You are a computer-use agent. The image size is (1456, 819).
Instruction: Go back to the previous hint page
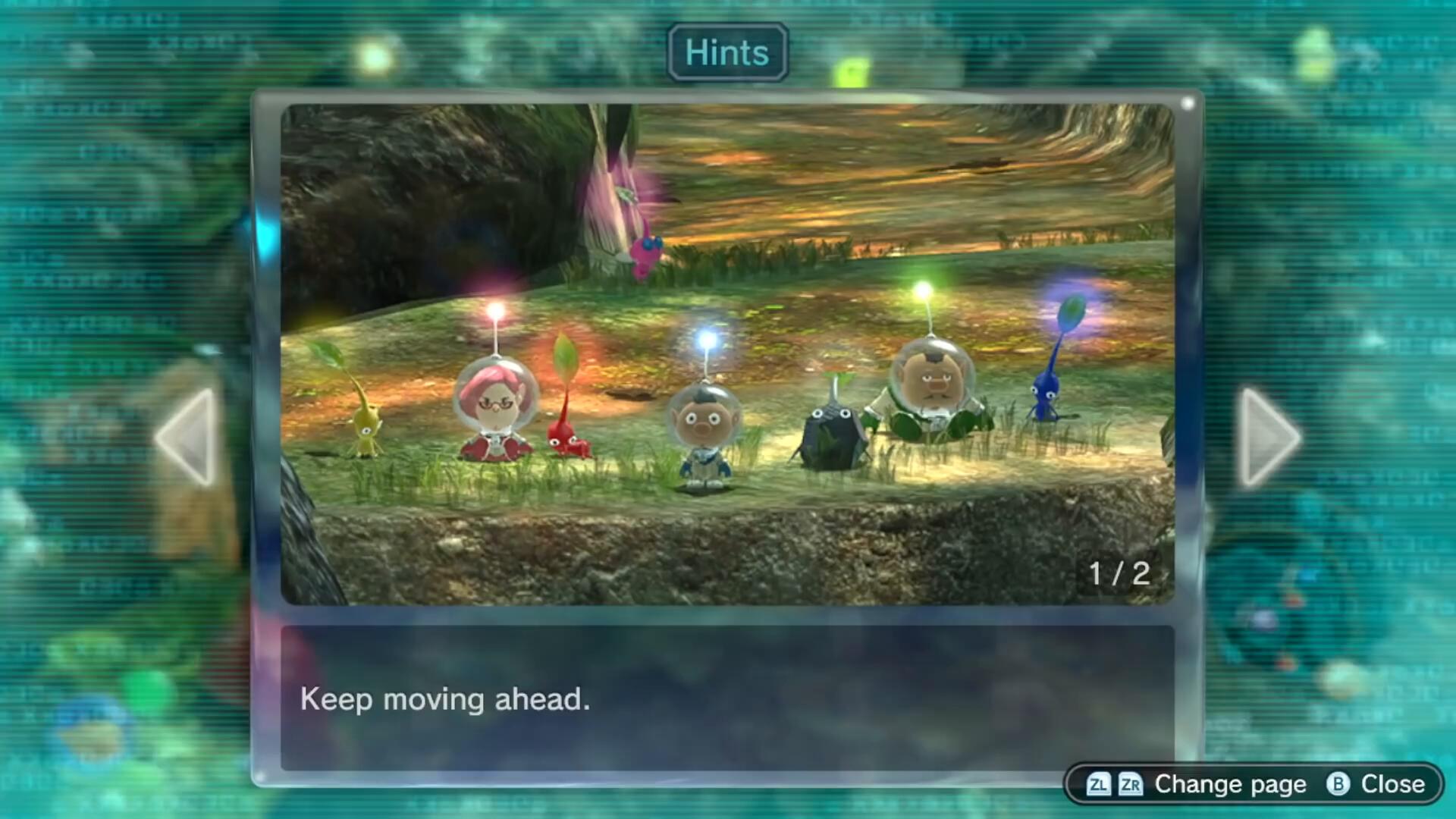[x=187, y=438]
